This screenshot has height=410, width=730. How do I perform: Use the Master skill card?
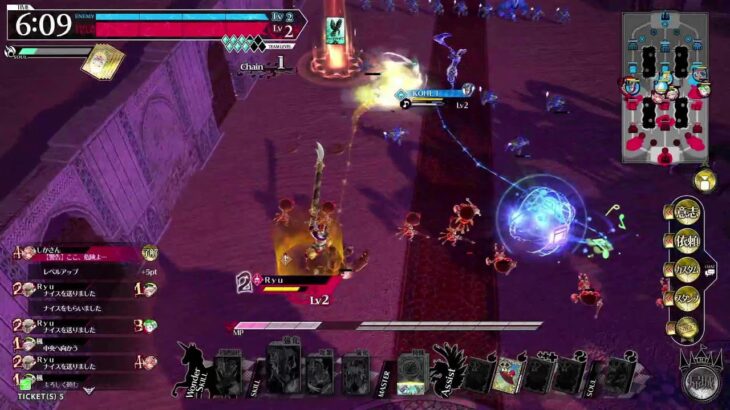coord(411,374)
